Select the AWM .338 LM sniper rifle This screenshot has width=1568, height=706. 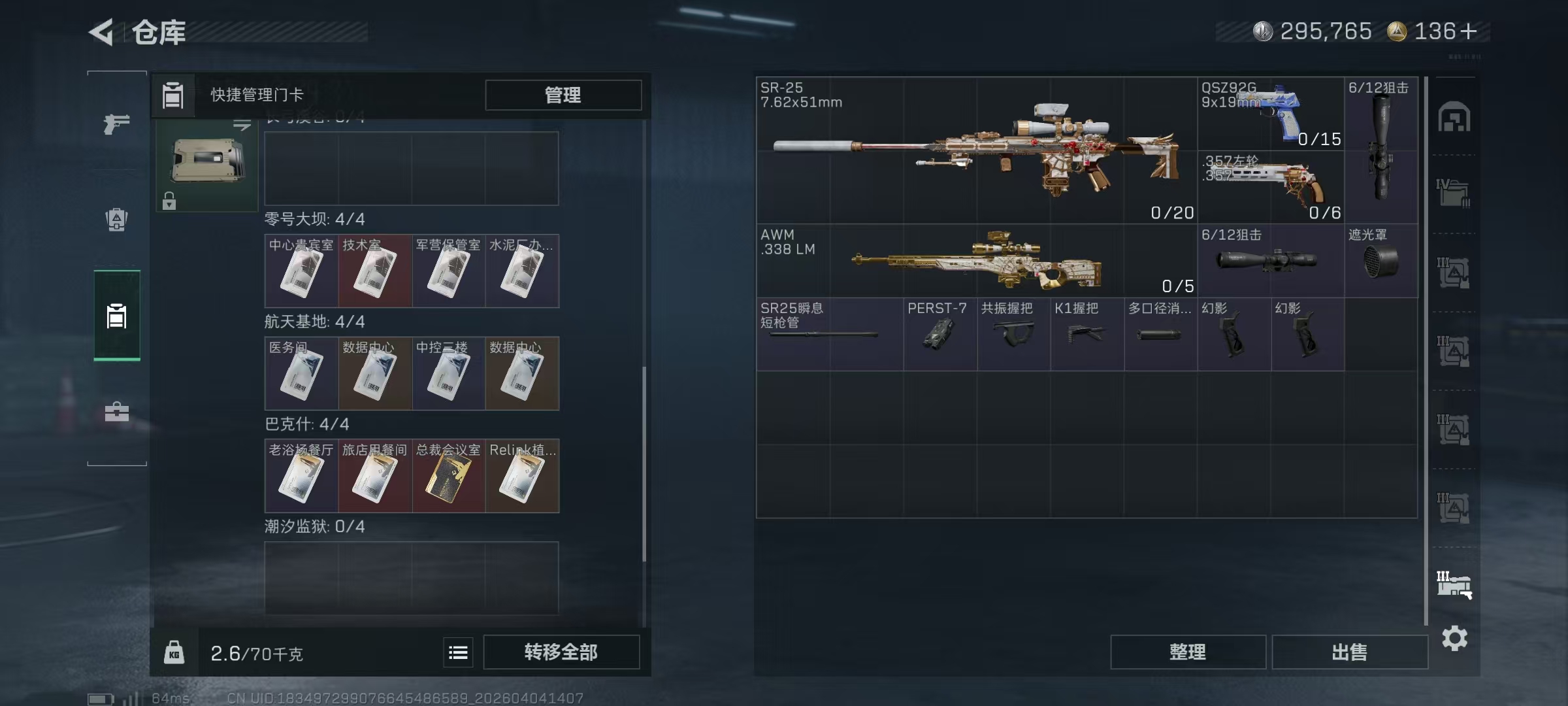click(x=976, y=261)
